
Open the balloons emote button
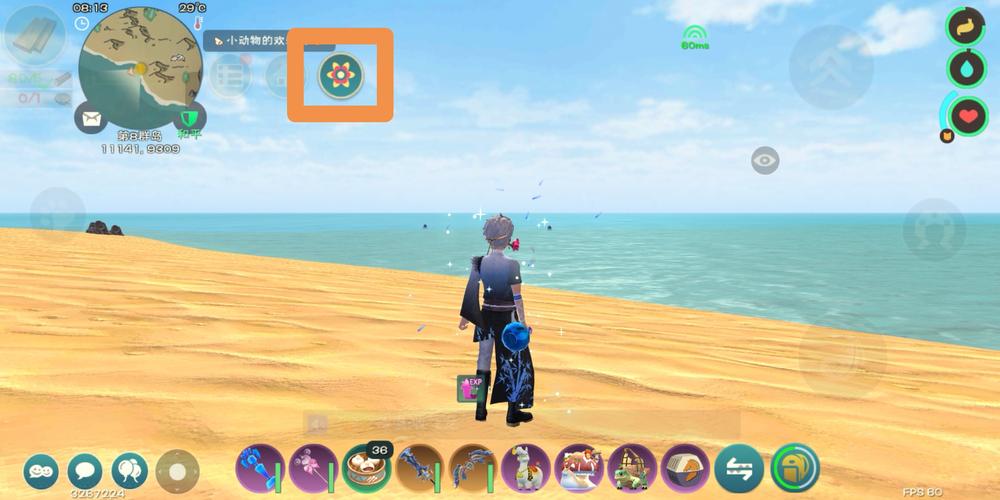(x=130, y=470)
